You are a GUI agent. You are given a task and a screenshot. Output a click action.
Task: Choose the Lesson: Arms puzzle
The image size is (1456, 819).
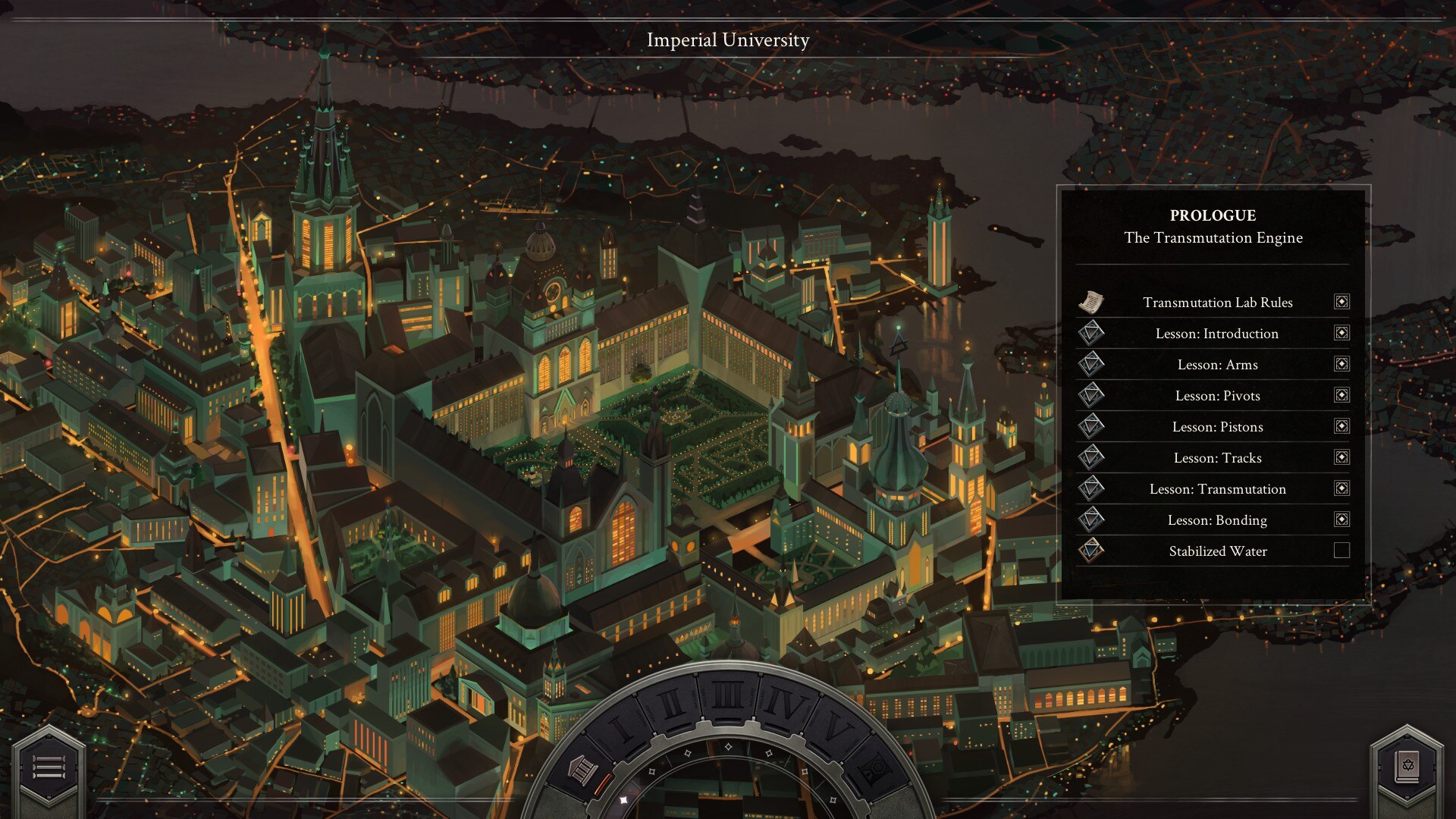(1217, 365)
